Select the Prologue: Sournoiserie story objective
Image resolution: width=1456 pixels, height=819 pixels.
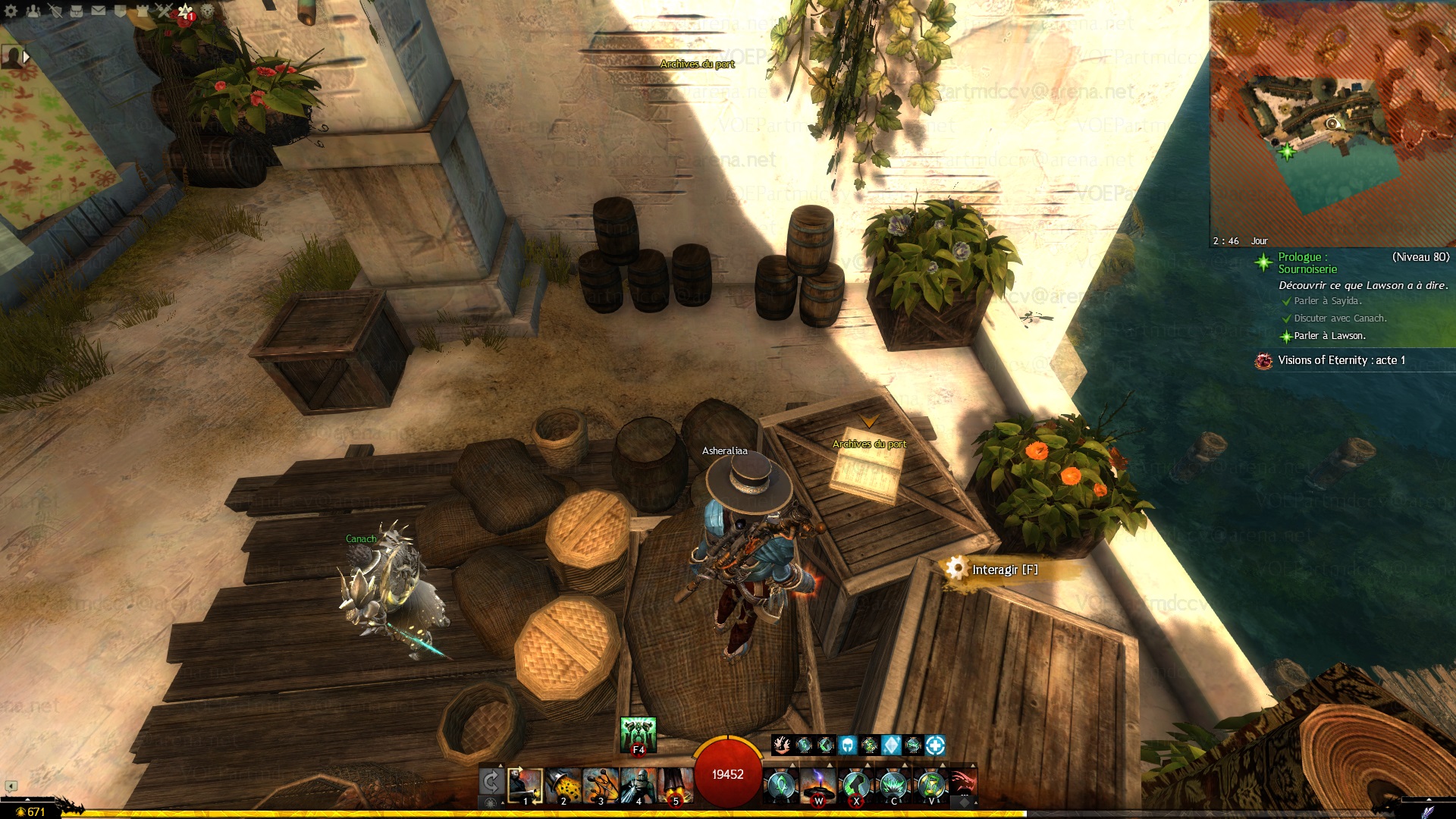1308,263
